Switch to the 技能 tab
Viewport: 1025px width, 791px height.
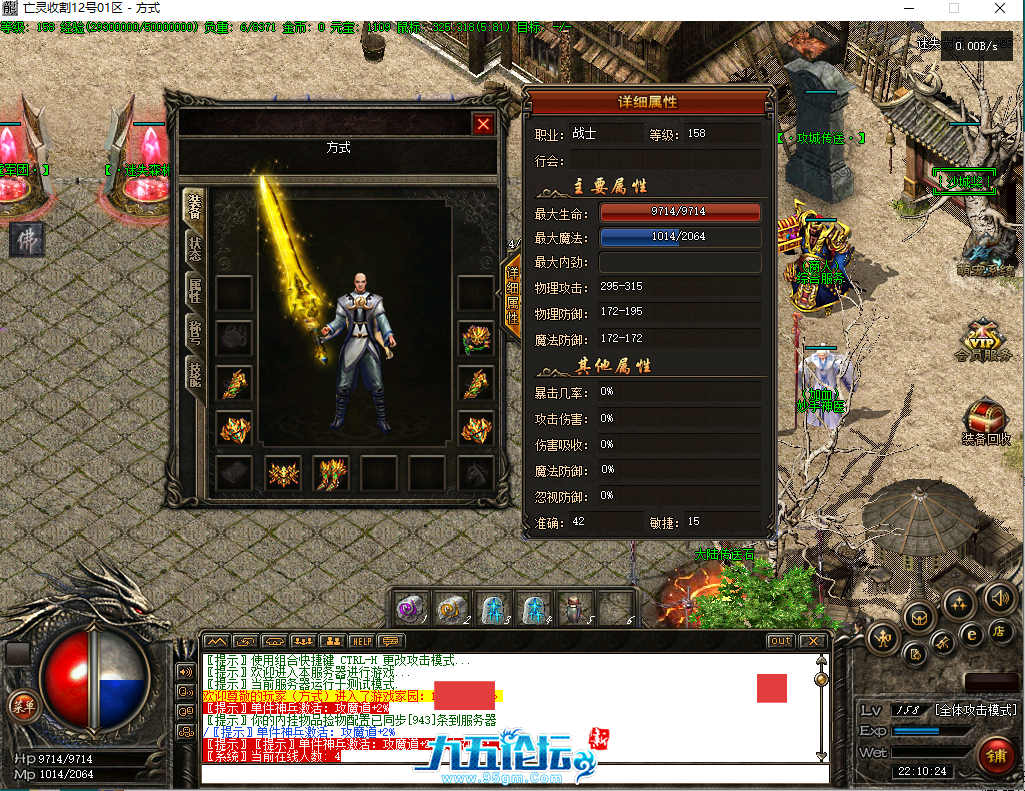[x=194, y=374]
